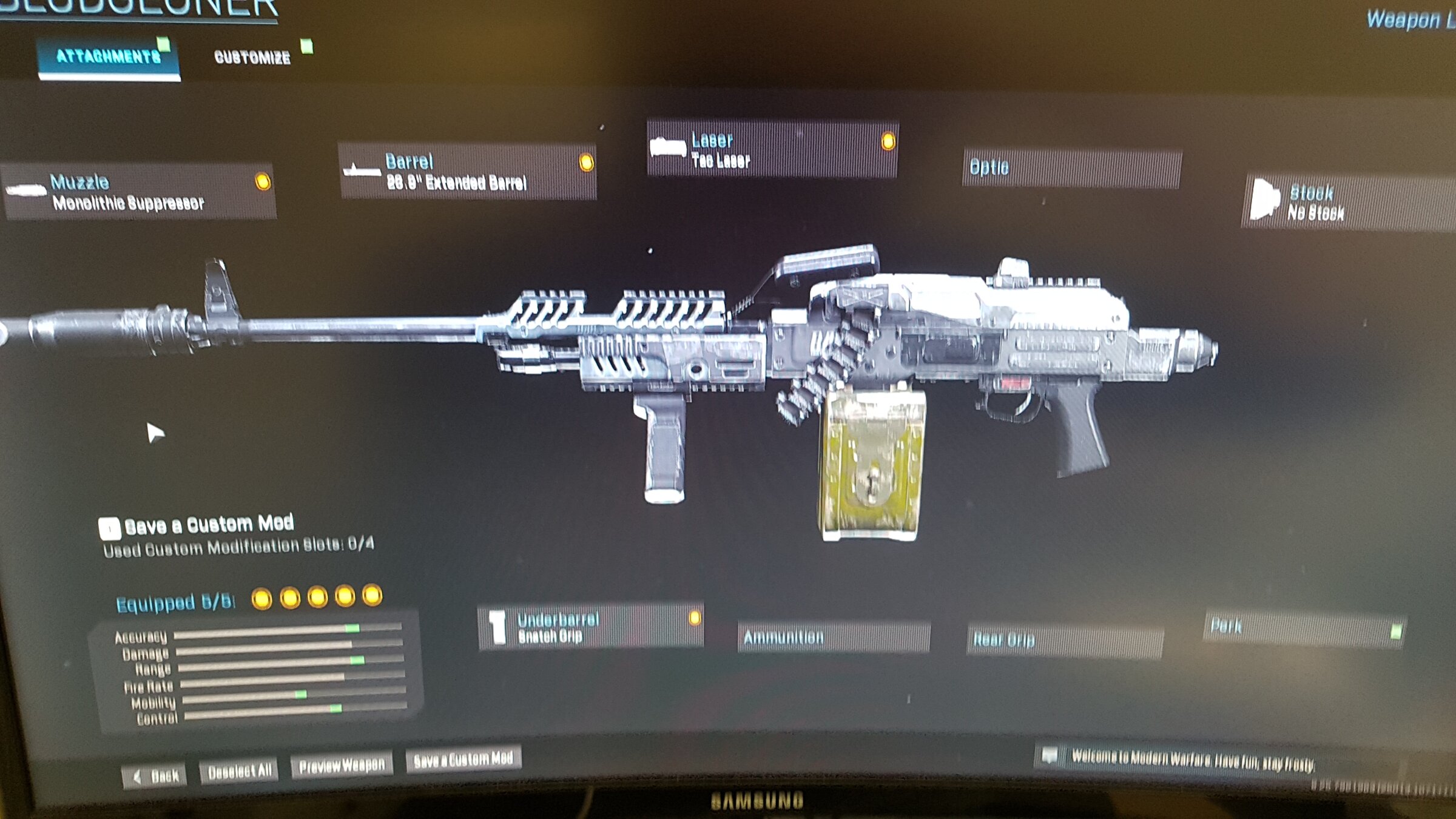Image resolution: width=1456 pixels, height=819 pixels.
Task: Open the Barrel attachment slot
Action: (x=467, y=172)
